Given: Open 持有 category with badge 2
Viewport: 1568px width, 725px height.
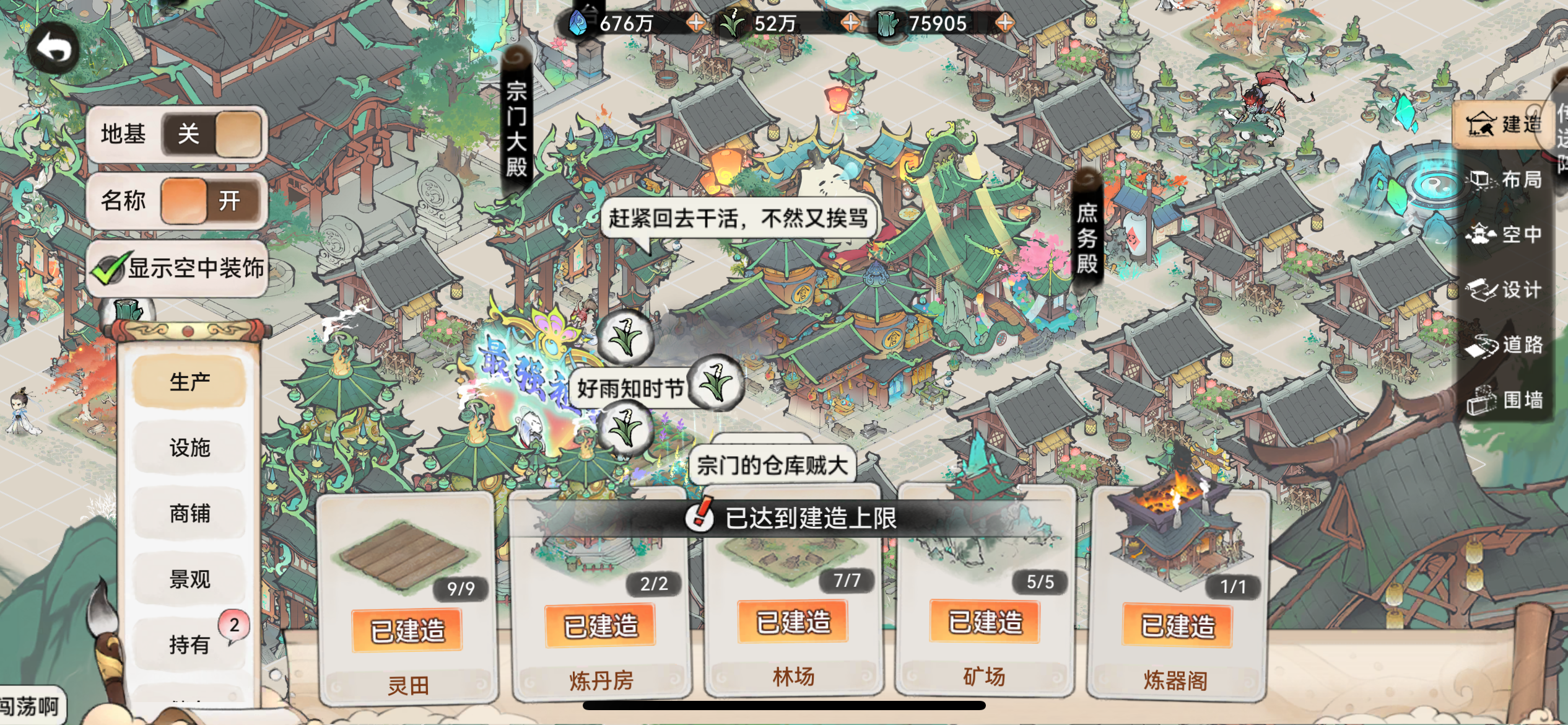Looking at the screenshot, I should (x=189, y=644).
